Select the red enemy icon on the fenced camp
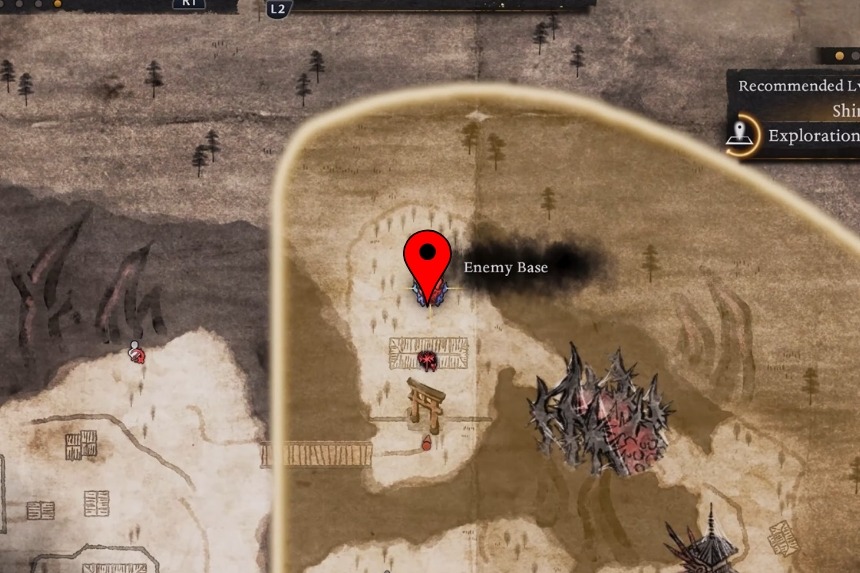The image size is (860, 573). click(428, 360)
